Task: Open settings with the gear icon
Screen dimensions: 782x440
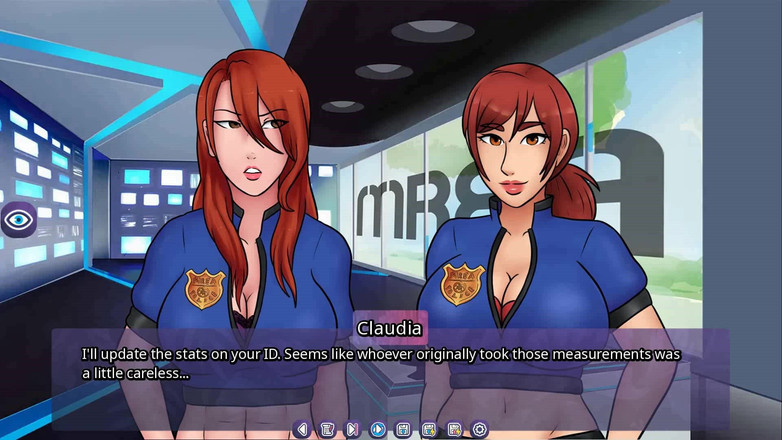Action: pos(480,429)
